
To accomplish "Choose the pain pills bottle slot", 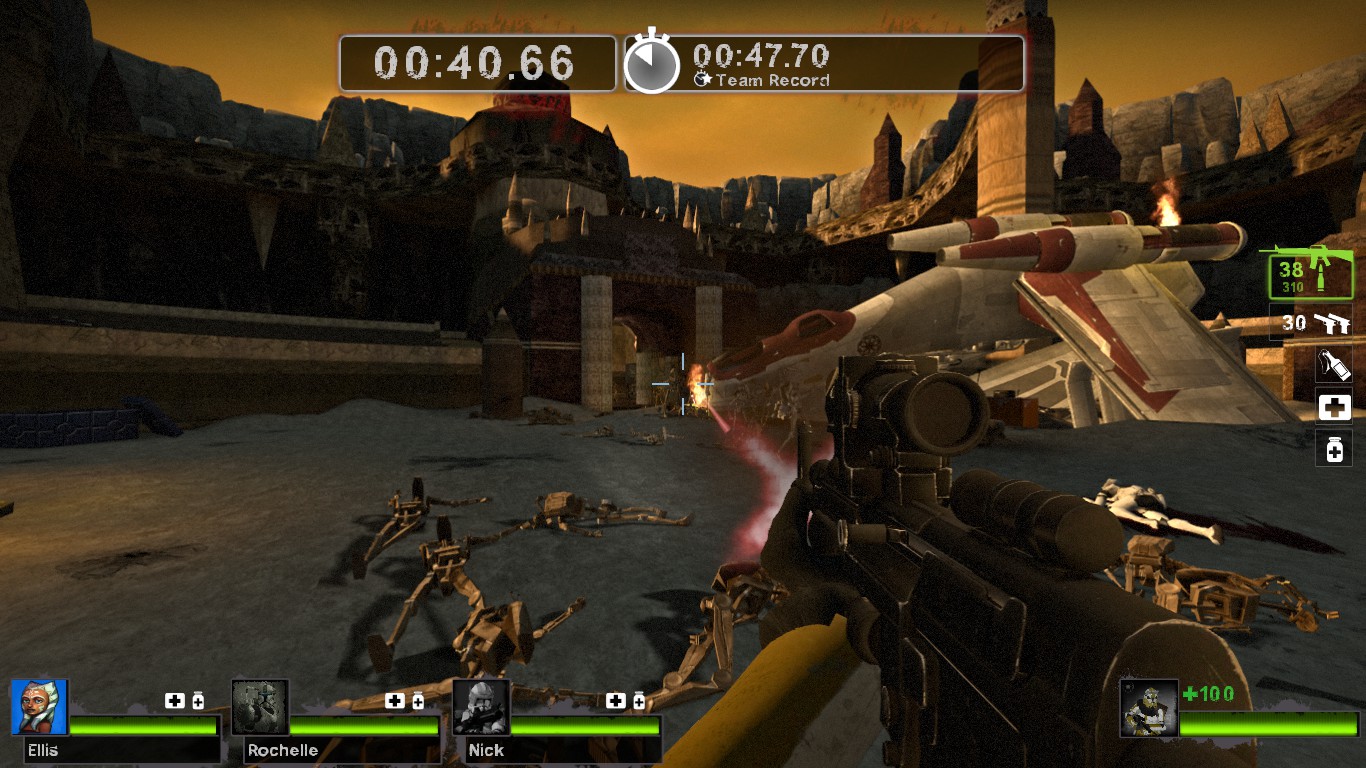I will coord(1334,449).
